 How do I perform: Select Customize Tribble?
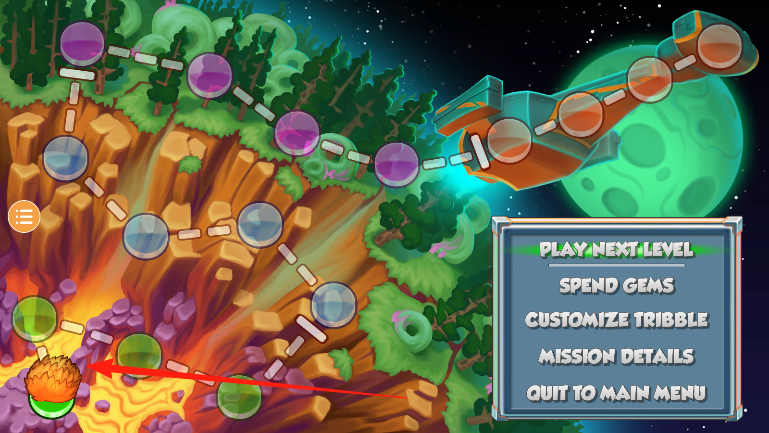[x=616, y=320]
